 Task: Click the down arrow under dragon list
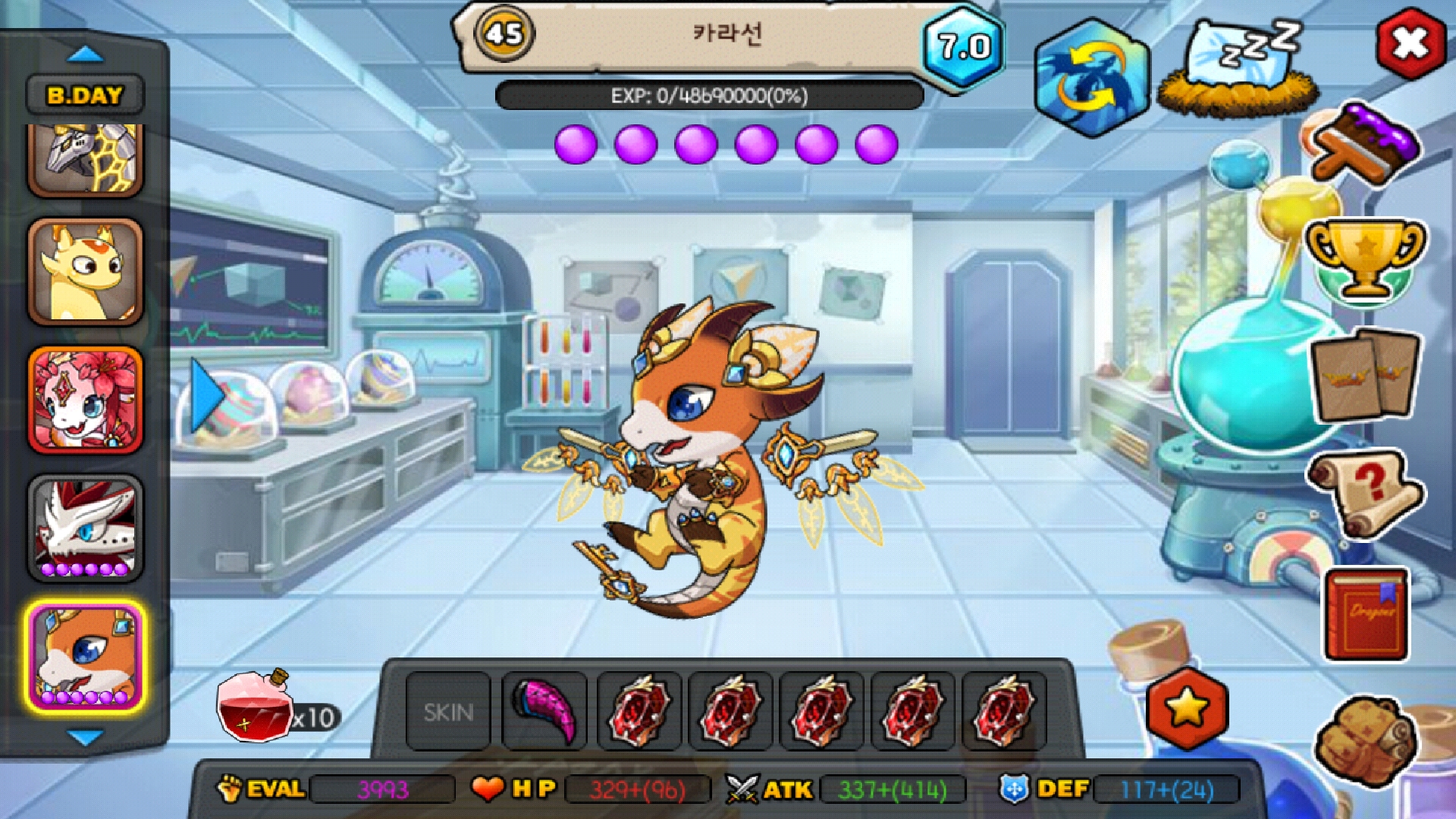[85, 737]
